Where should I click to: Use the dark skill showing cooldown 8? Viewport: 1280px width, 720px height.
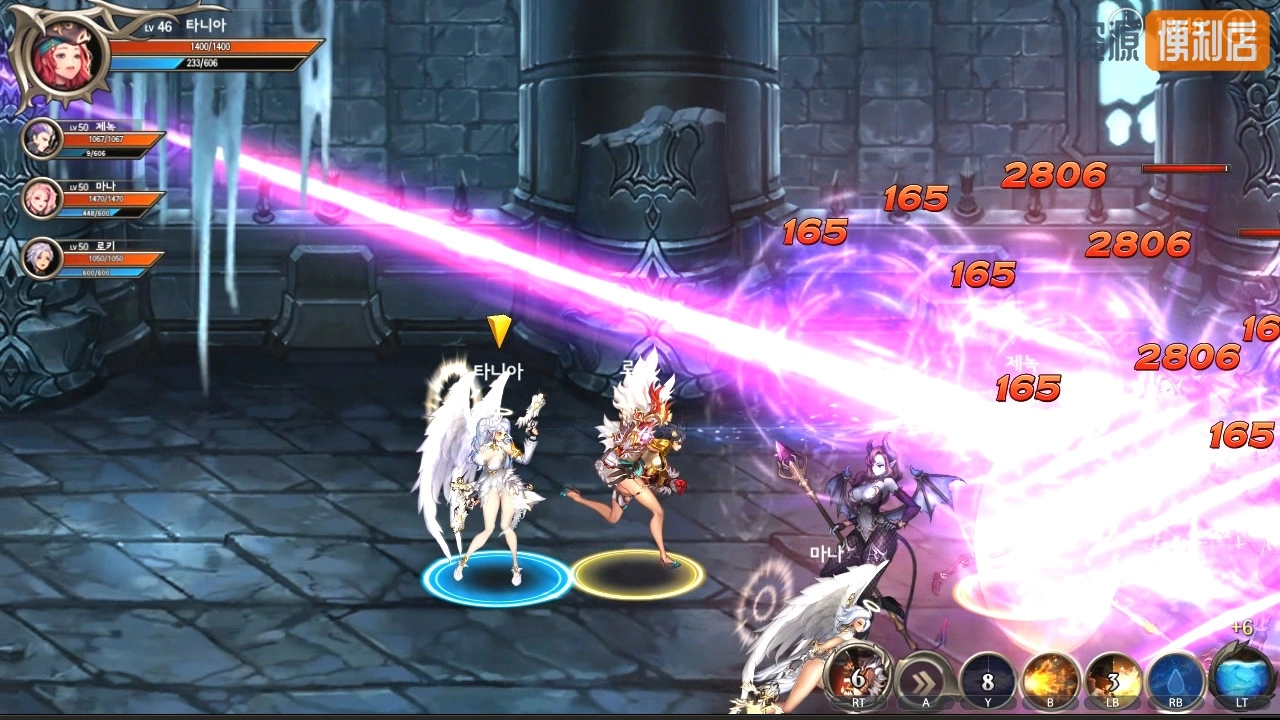click(988, 680)
